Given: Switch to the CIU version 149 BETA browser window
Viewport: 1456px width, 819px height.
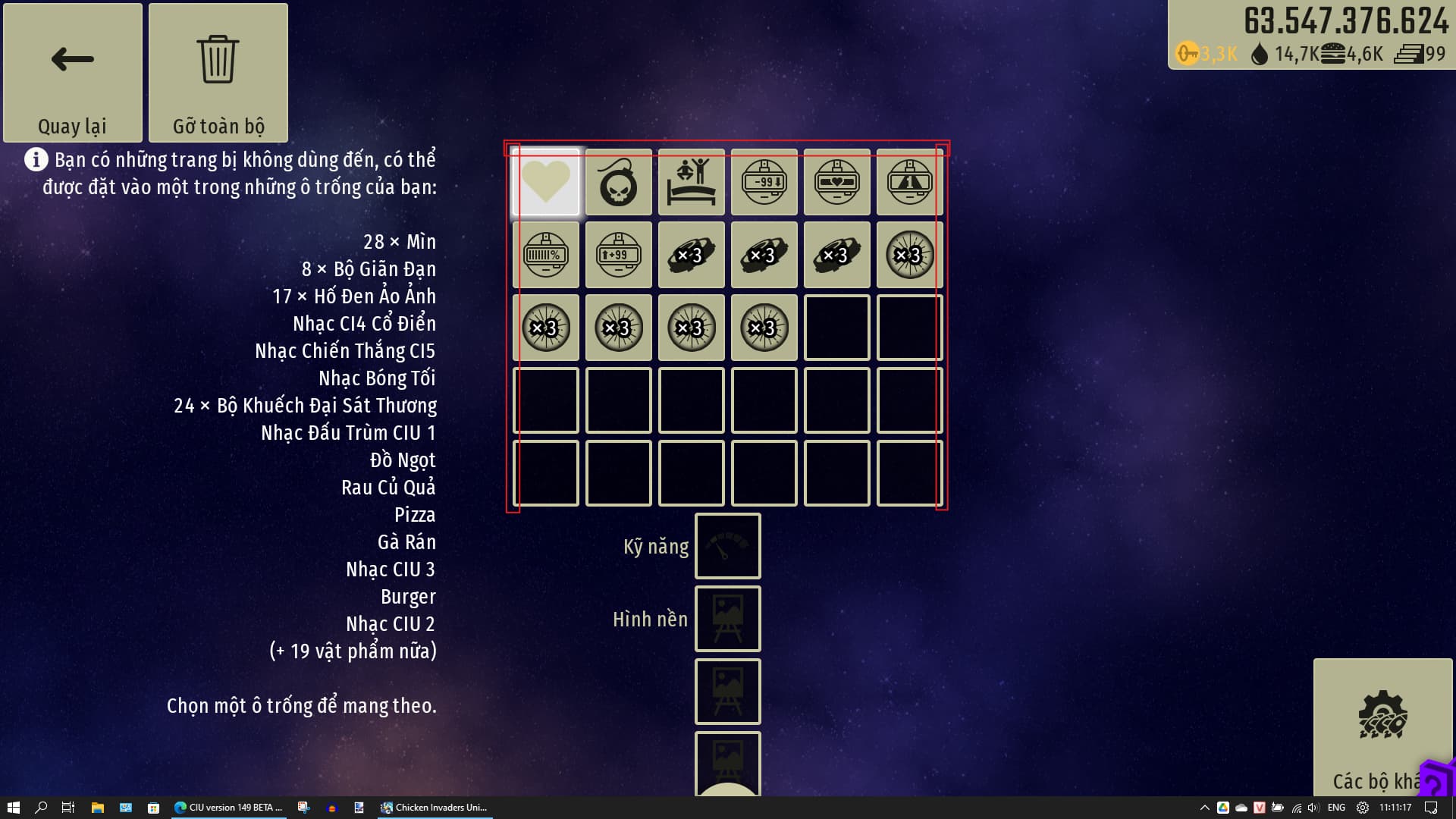Looking at the screenshot, I should [x=228, y=808].
